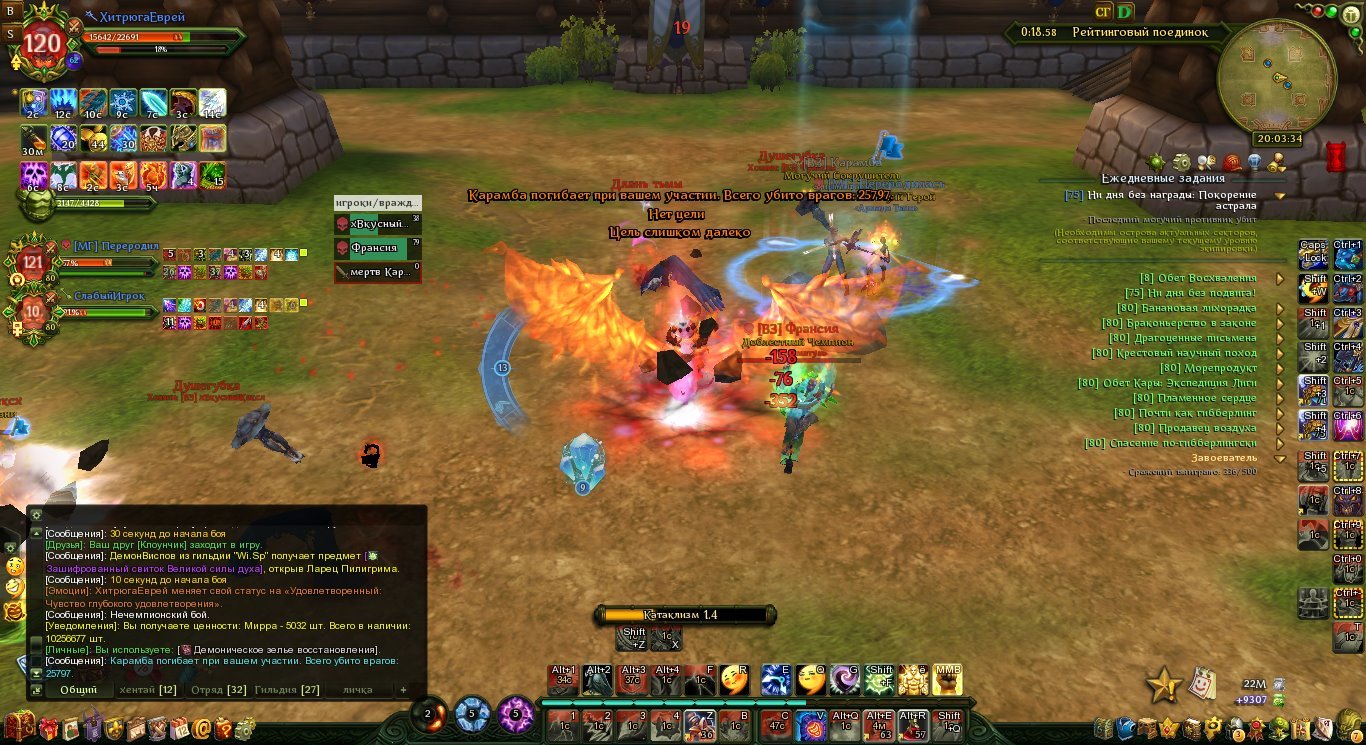Activate the yellow fist MMB ability
Viewport: 1366px width, 745px height.
point(947,680)
